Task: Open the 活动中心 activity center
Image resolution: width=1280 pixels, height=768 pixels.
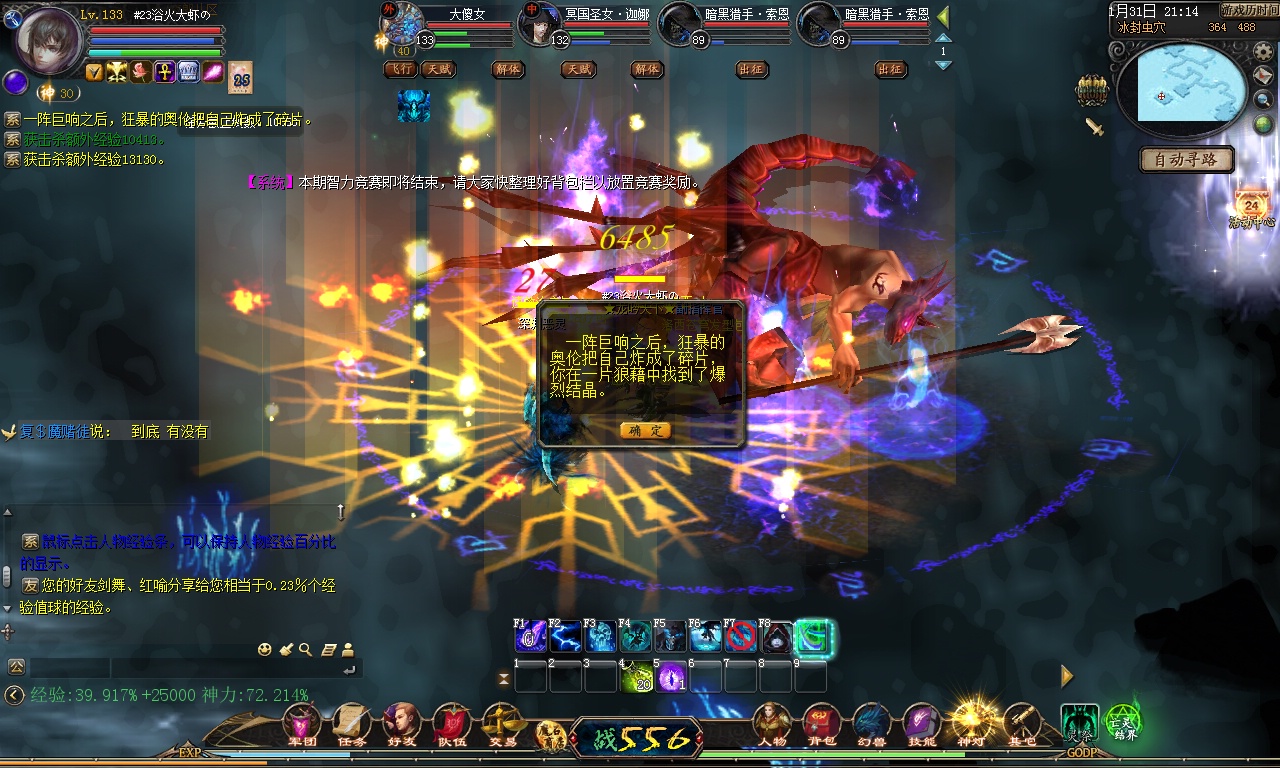Action: pyautogui.click(x=1251, y=207)
